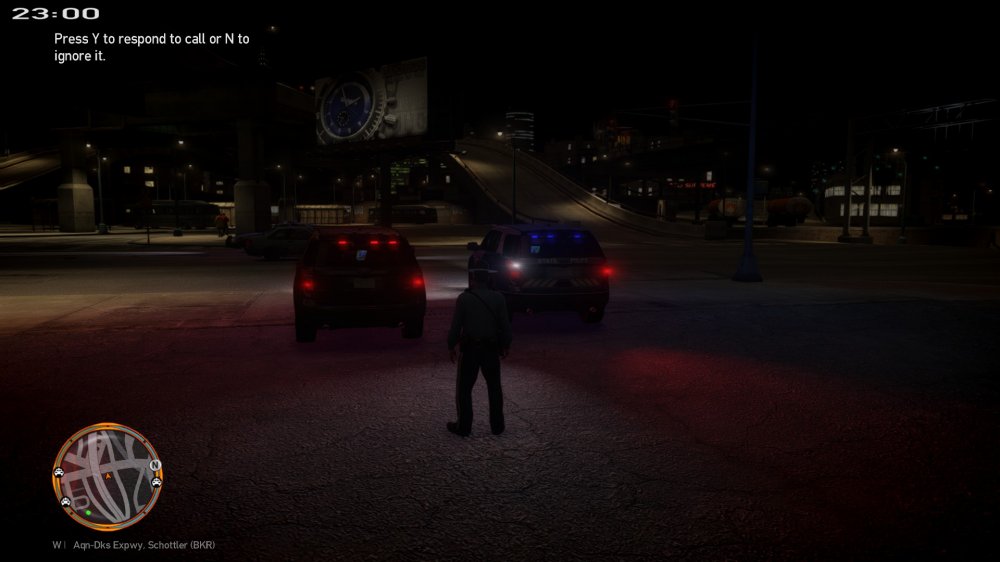Click the circular radar minimap
1000x562 pixels.
tap(106, 478)
